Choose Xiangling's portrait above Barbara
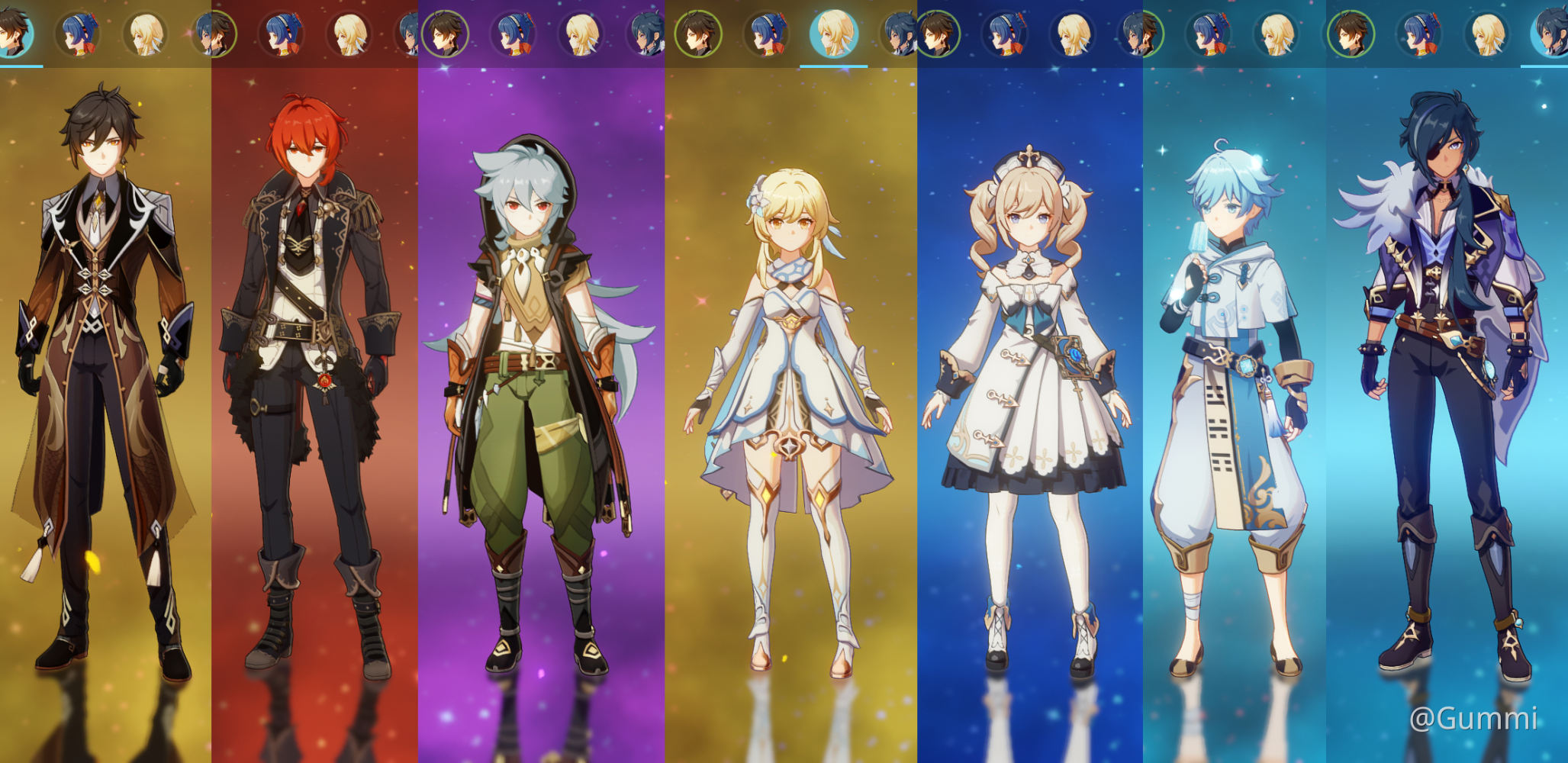This screenshot has height=763, width=1568. click(x=1004, y=34)
